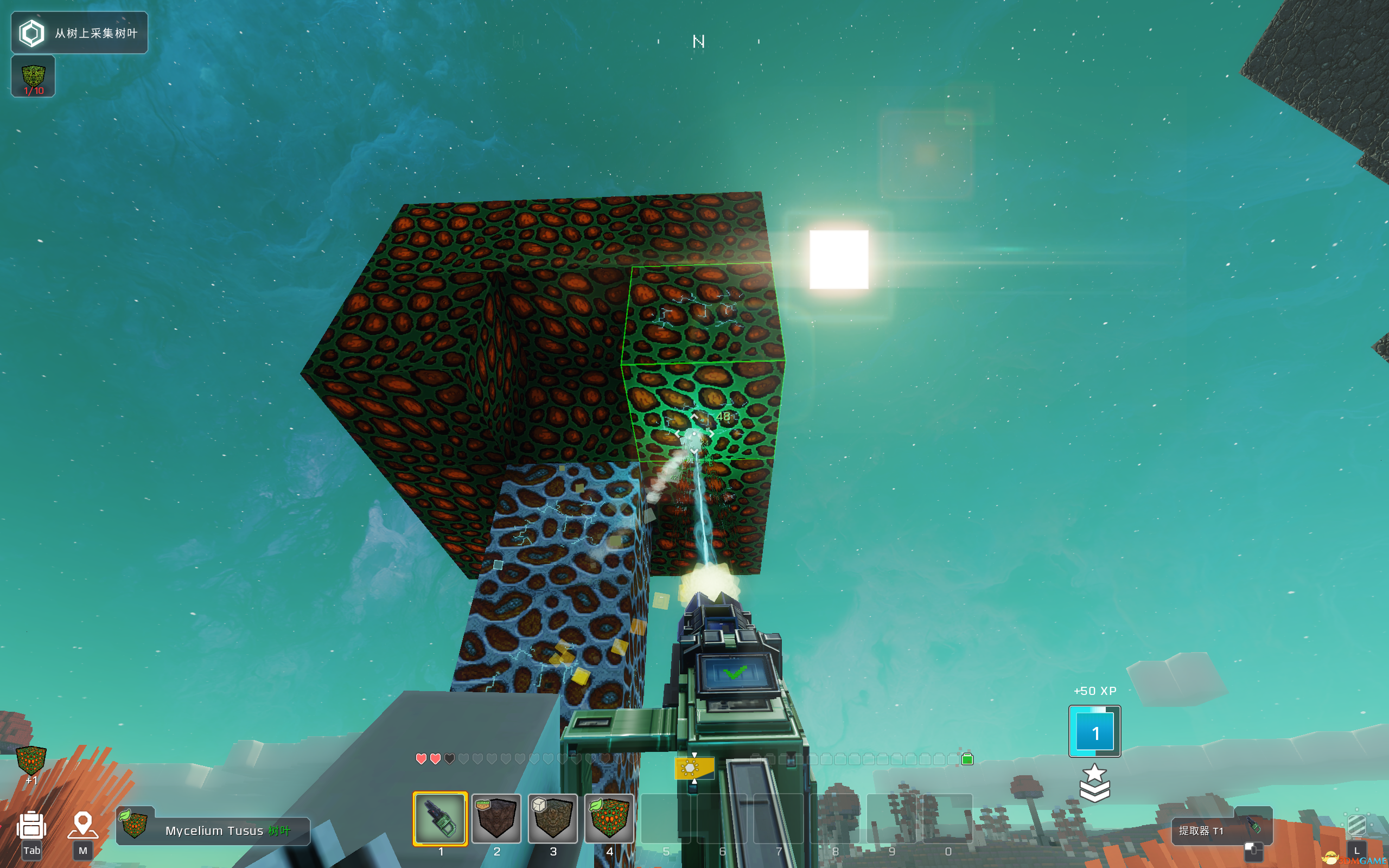
Task: Open the star rank chevron icon
Action: pos(1094,782)
